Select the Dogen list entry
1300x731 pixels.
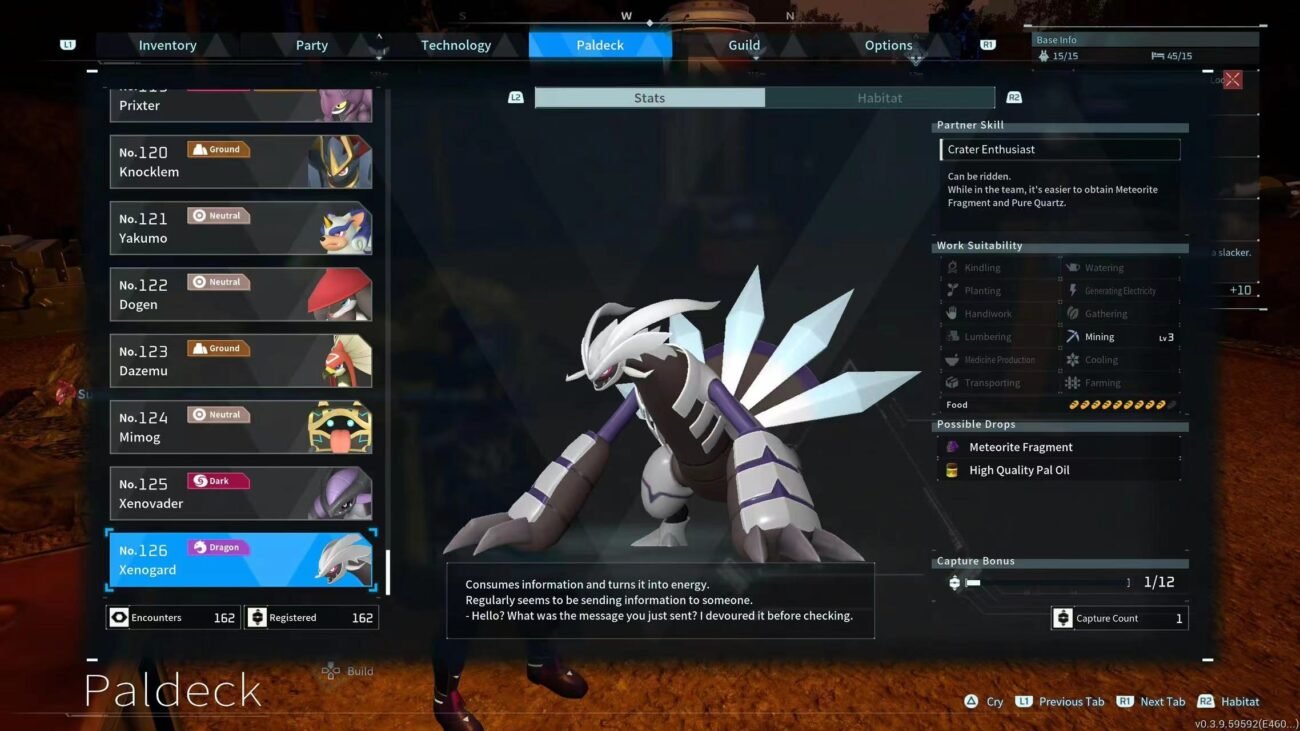pyautogui.click(x=240, y=295)
